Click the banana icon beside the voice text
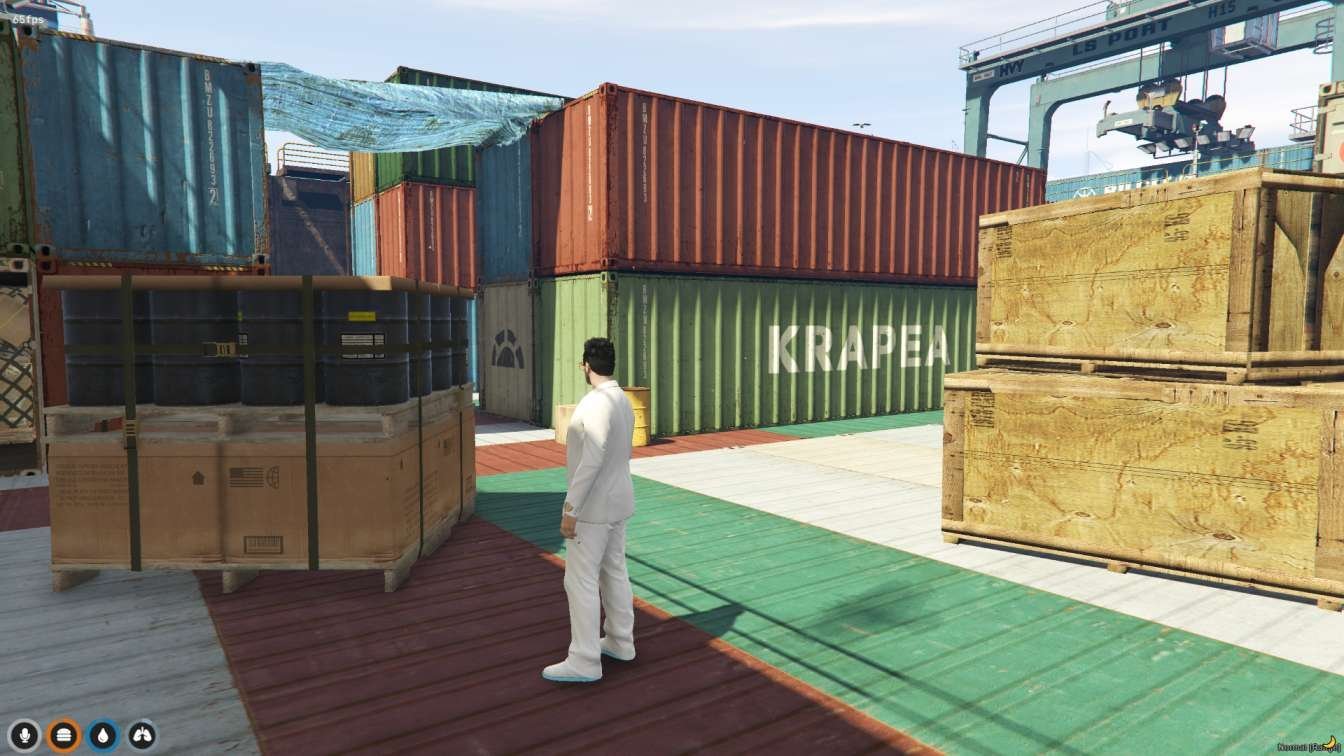The image size is (1344, 756). pos(1330,744)
